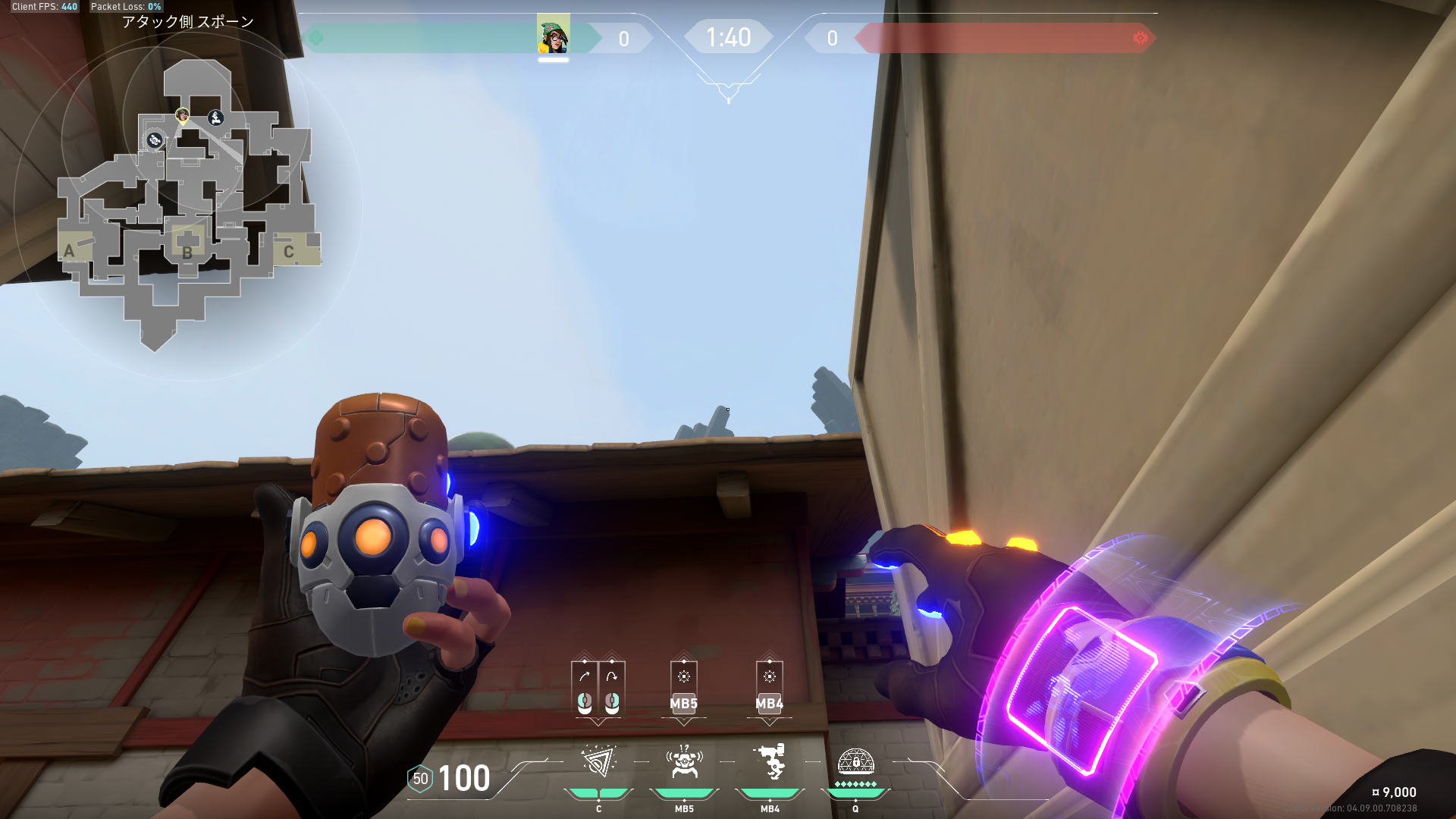Trigger the Lockdown ultimate dome icon

tap(855, 762)
